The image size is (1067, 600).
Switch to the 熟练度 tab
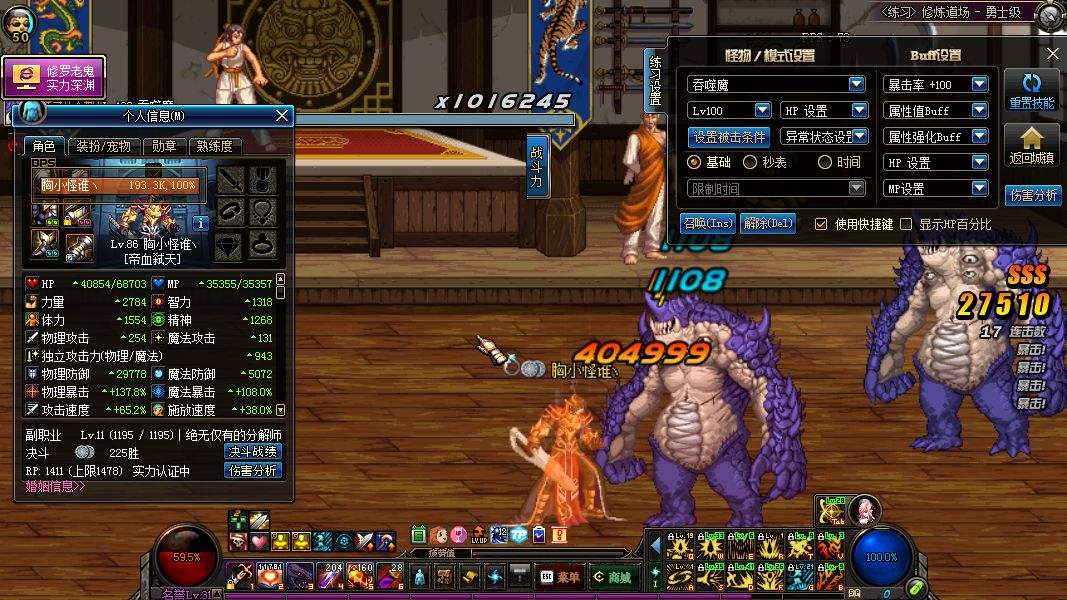(214, 146)
